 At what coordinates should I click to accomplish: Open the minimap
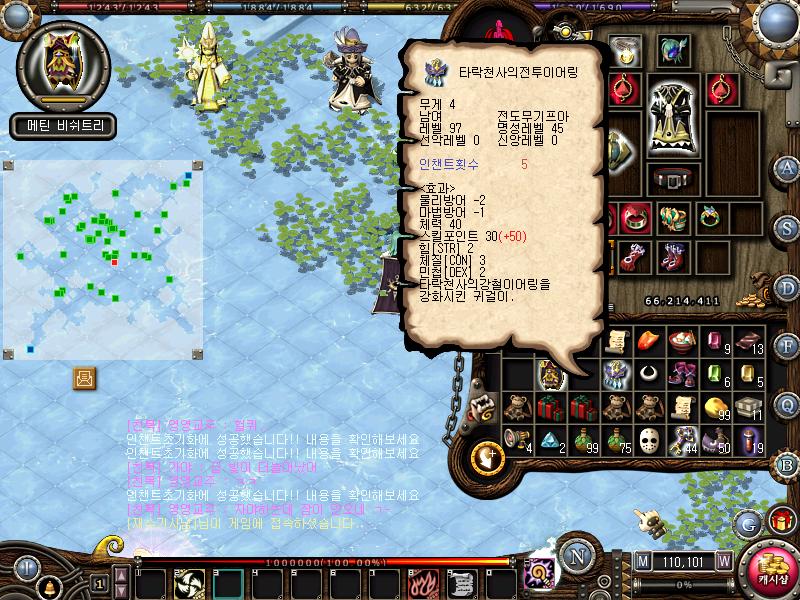pos(103,260)
